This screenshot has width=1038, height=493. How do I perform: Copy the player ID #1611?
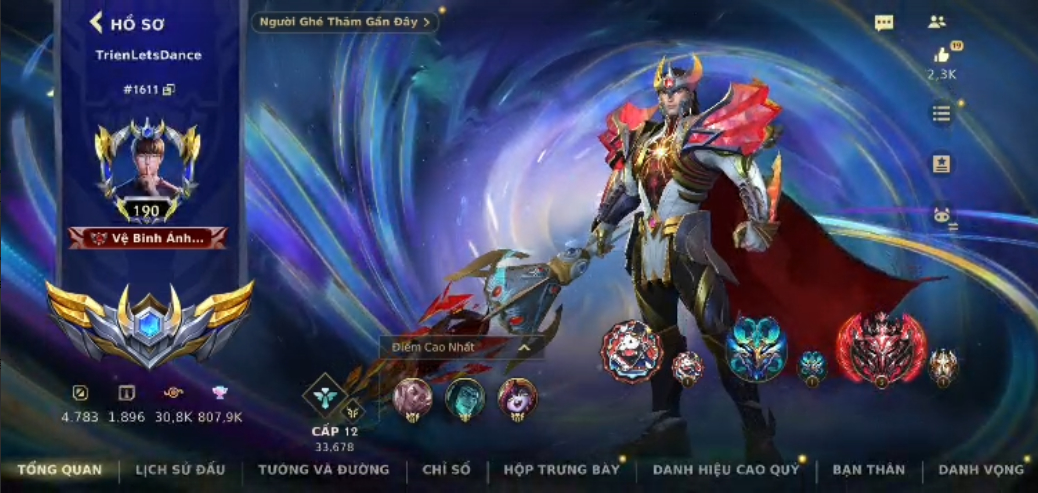[169, 90]
